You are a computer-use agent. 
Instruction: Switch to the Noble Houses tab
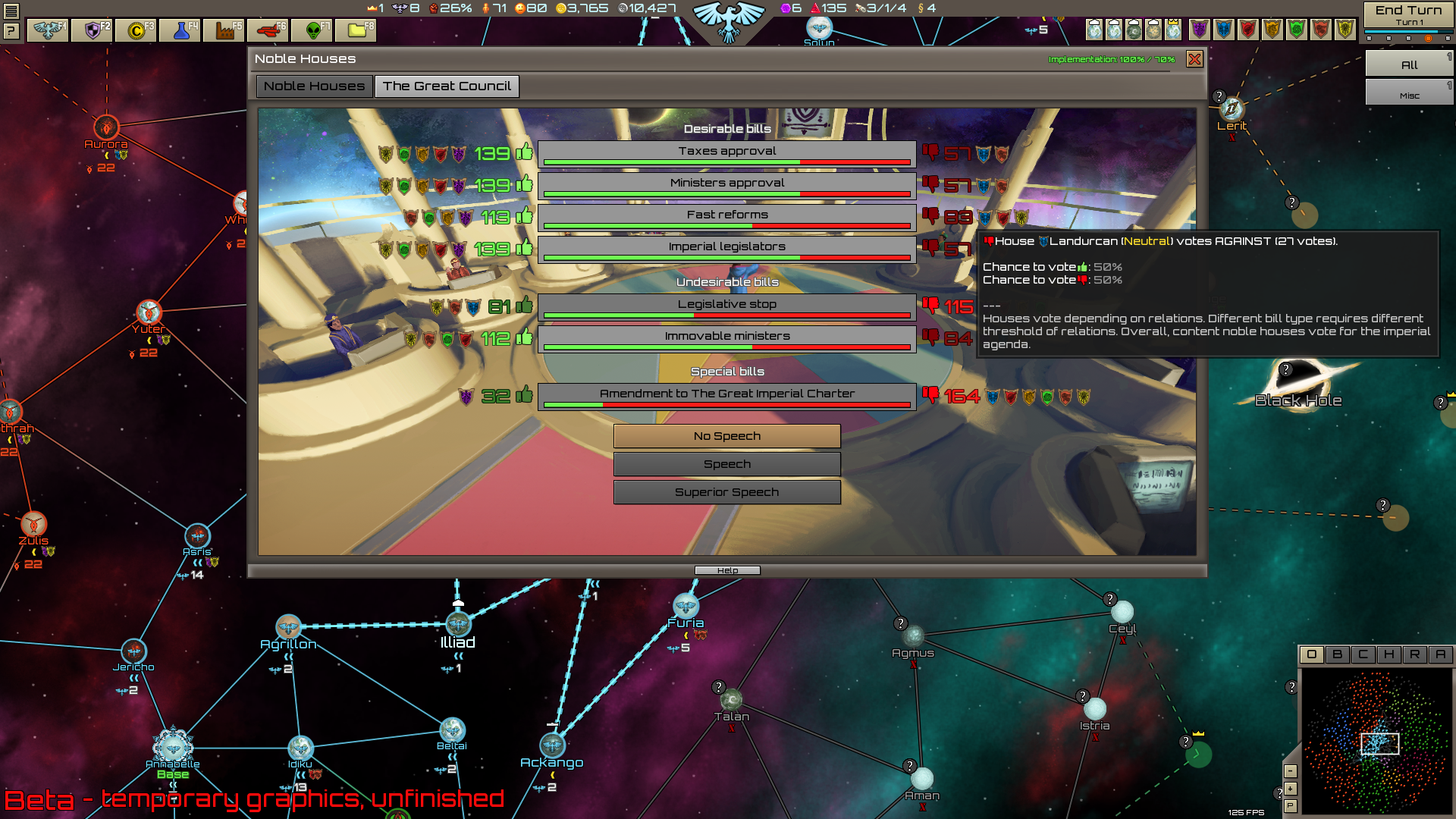coord(313,86)
